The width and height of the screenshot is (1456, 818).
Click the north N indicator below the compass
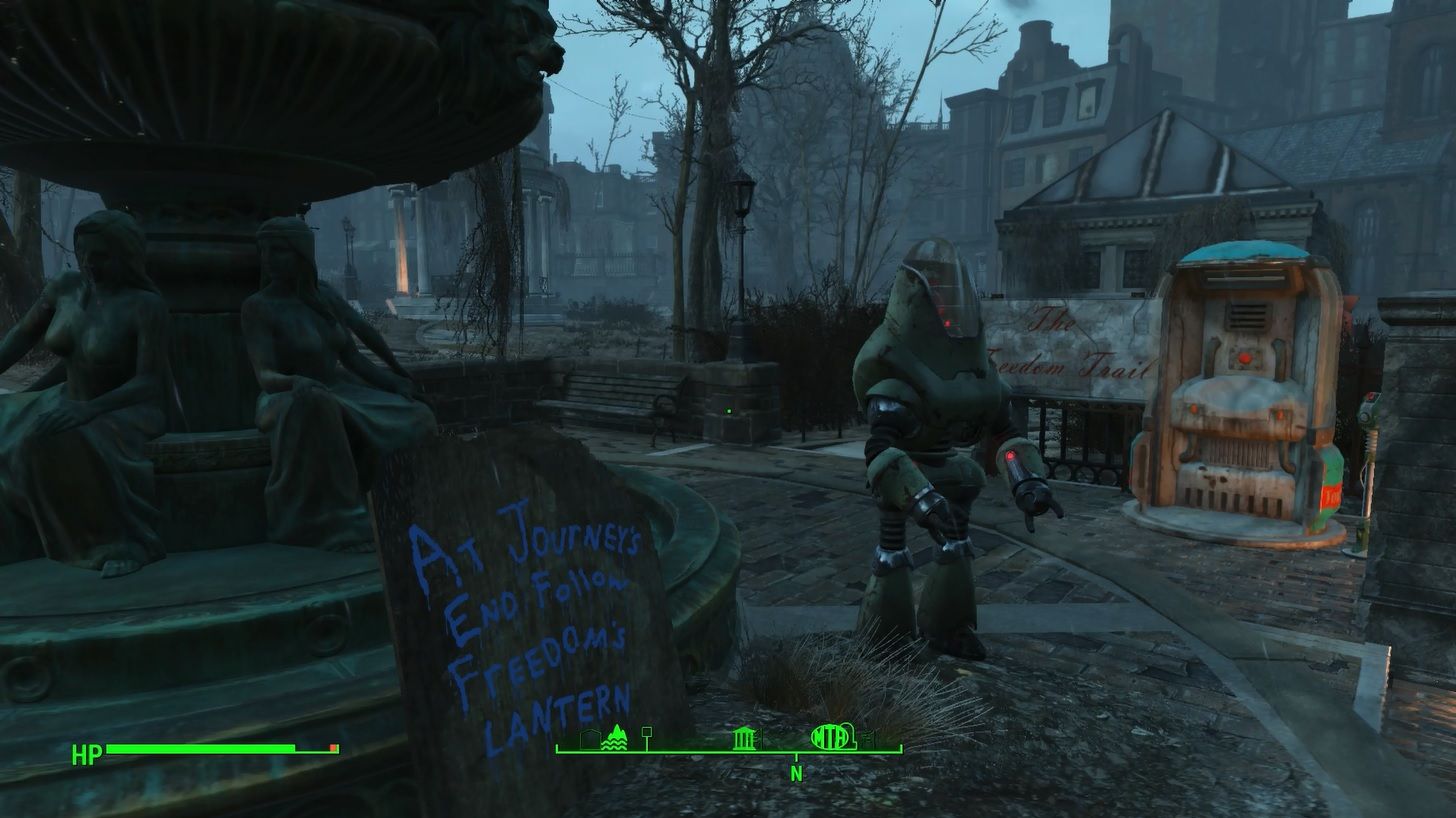(x=797, y=773)
